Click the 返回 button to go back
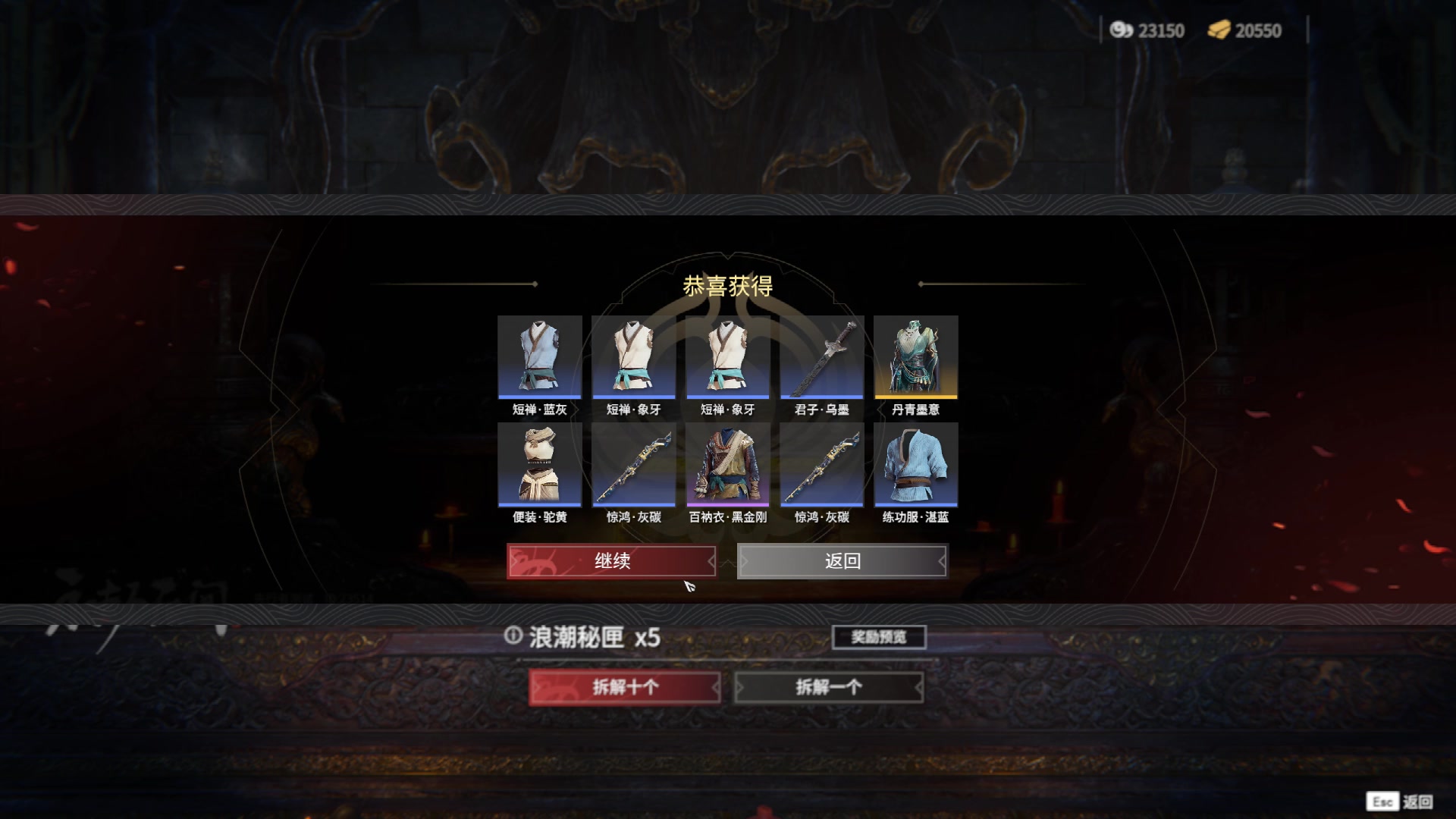Screen dimensions: 1456x819 (844, 561)
